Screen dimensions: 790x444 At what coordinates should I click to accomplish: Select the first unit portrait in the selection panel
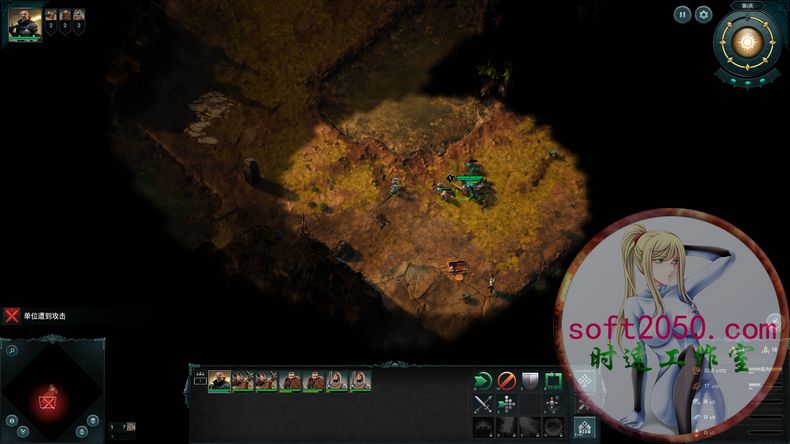click(219, 380)
